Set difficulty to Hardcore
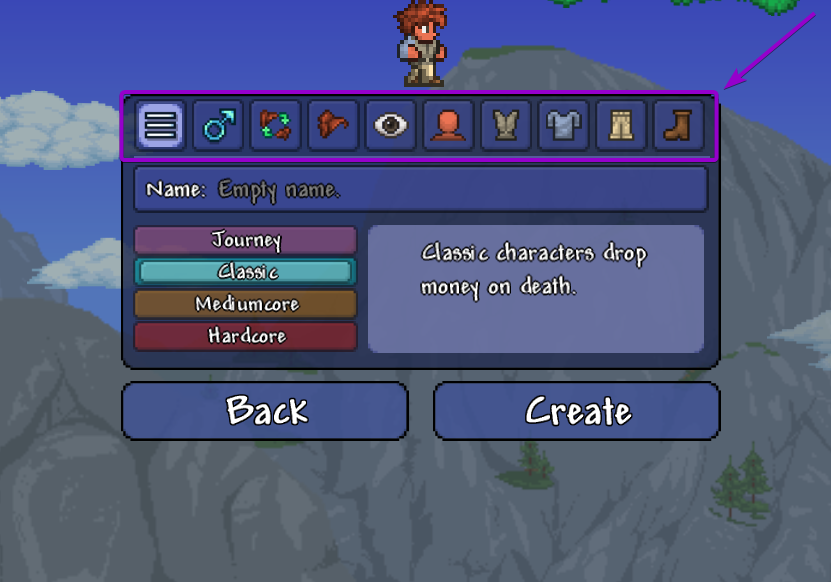This screenshot has height=582, width=831. point(246,336)
